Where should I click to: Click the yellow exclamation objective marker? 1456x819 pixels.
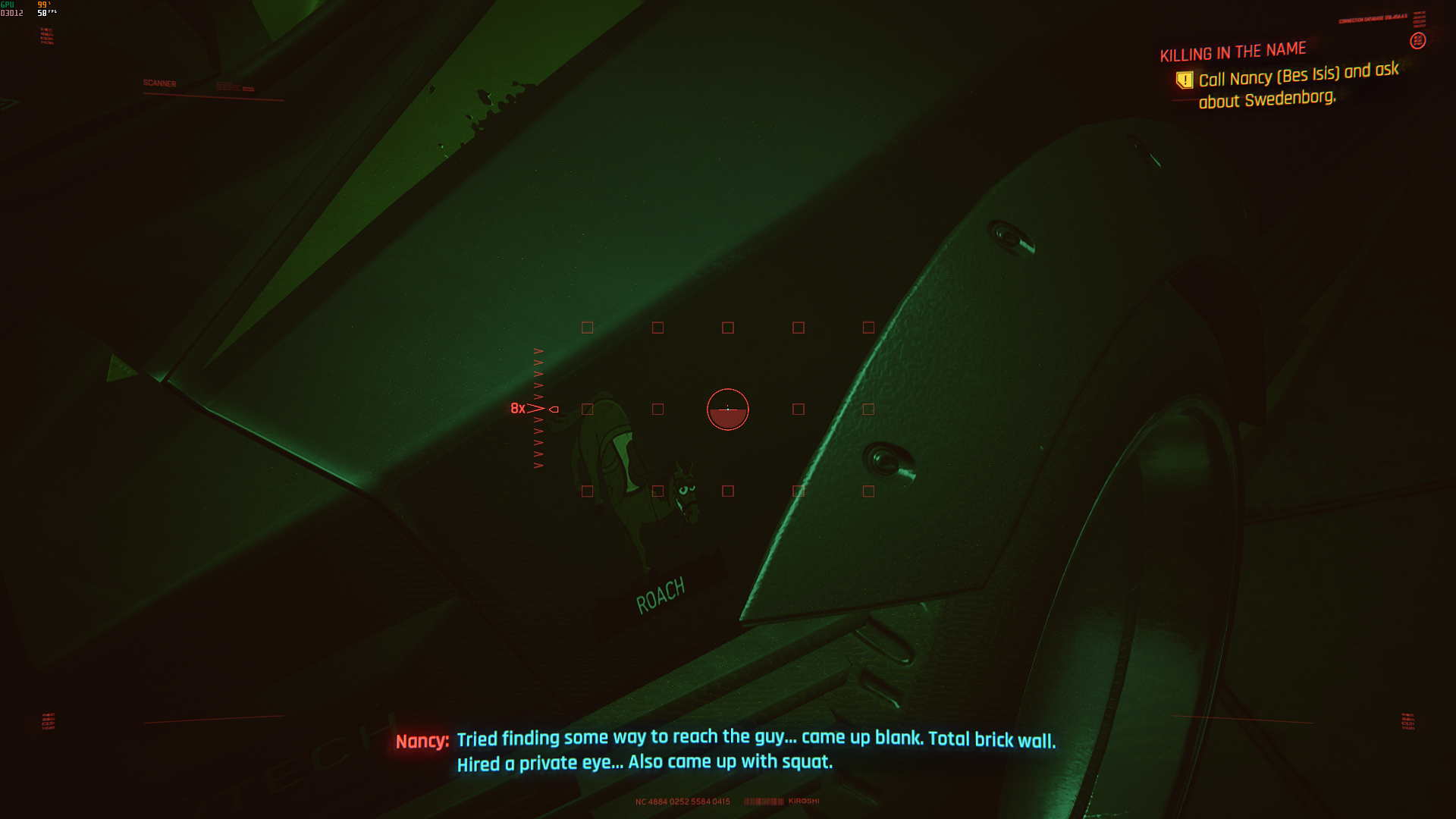(x=1185, y=80)
